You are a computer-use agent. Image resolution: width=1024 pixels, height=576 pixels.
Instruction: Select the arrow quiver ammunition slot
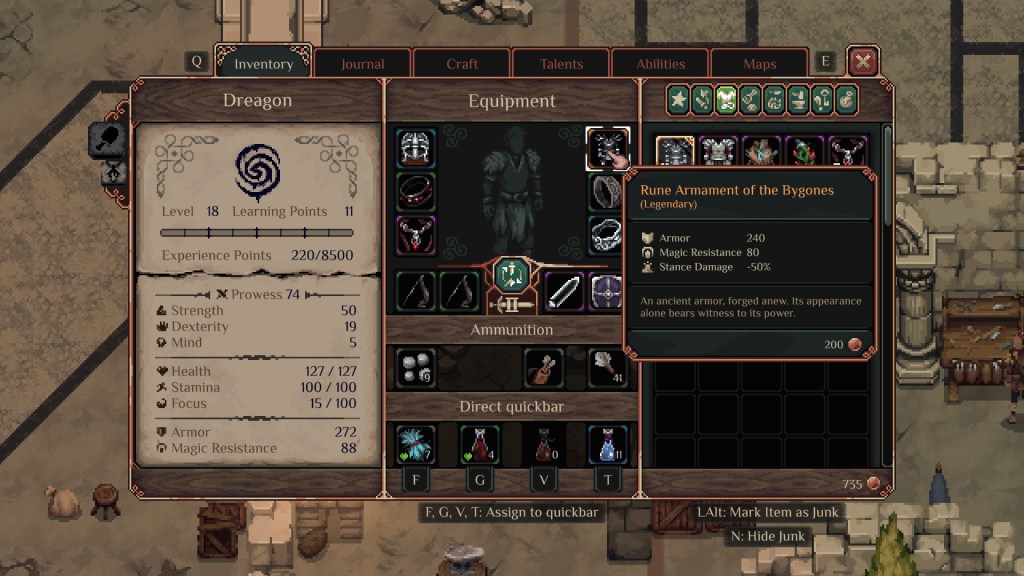click(x=543, y=368)
